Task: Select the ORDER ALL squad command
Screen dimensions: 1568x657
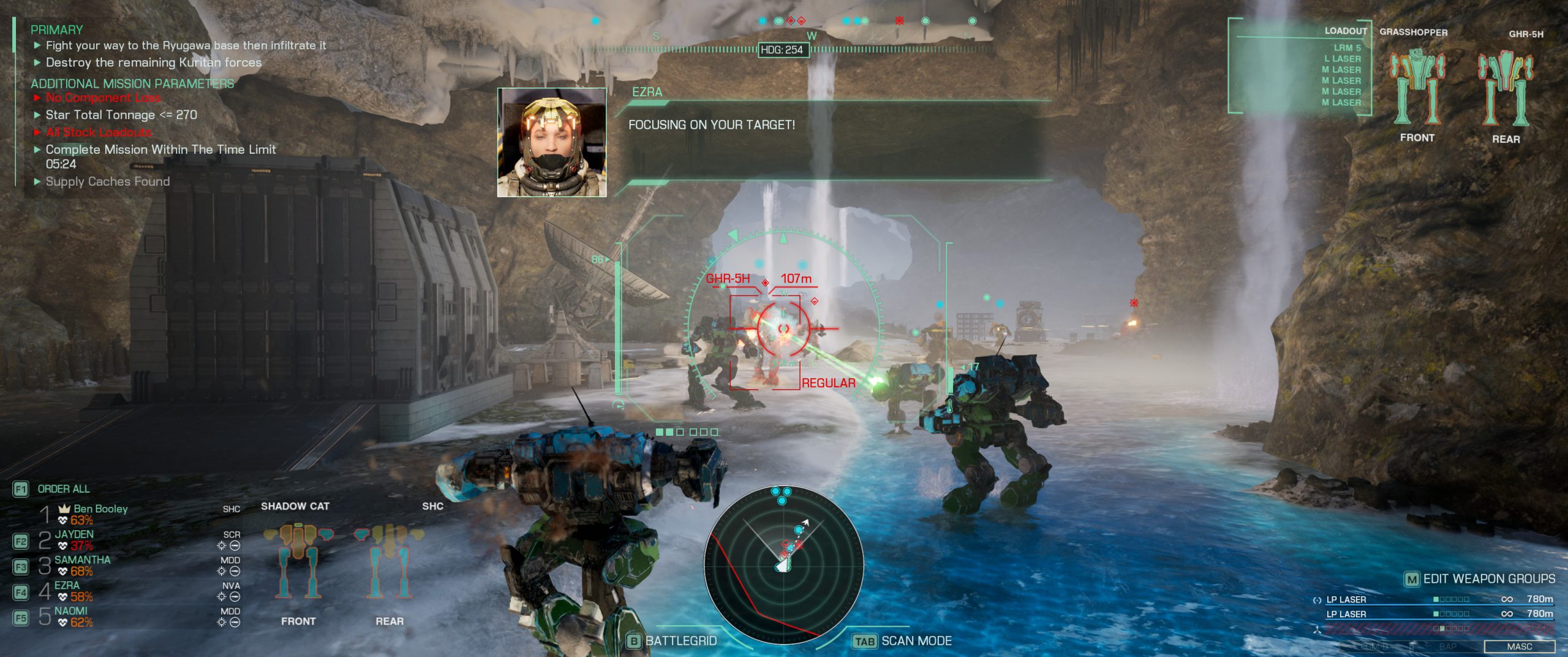Action: [x=63, y=489]
